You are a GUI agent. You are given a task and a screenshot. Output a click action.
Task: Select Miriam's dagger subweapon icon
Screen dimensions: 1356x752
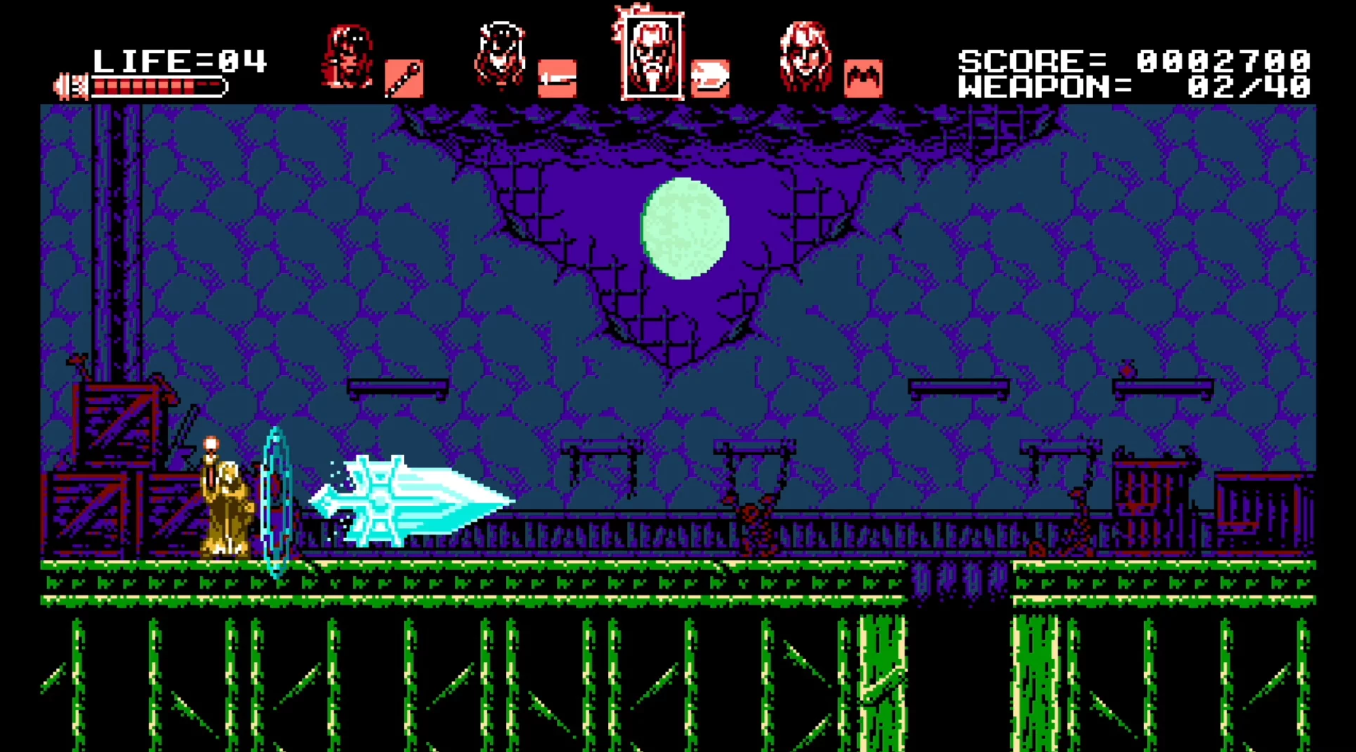click(557, 78)
